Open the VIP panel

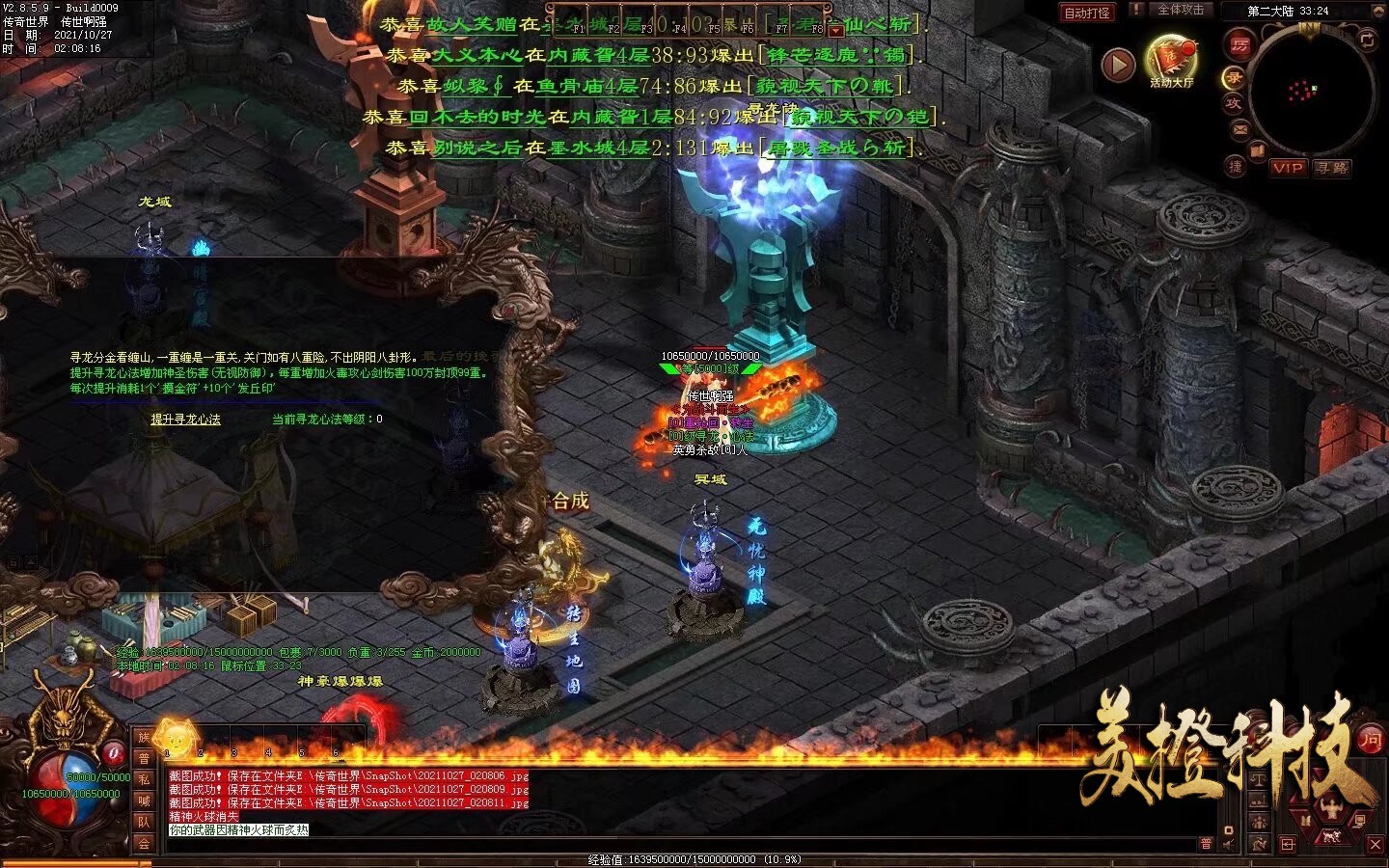[x=1288, y=168]
